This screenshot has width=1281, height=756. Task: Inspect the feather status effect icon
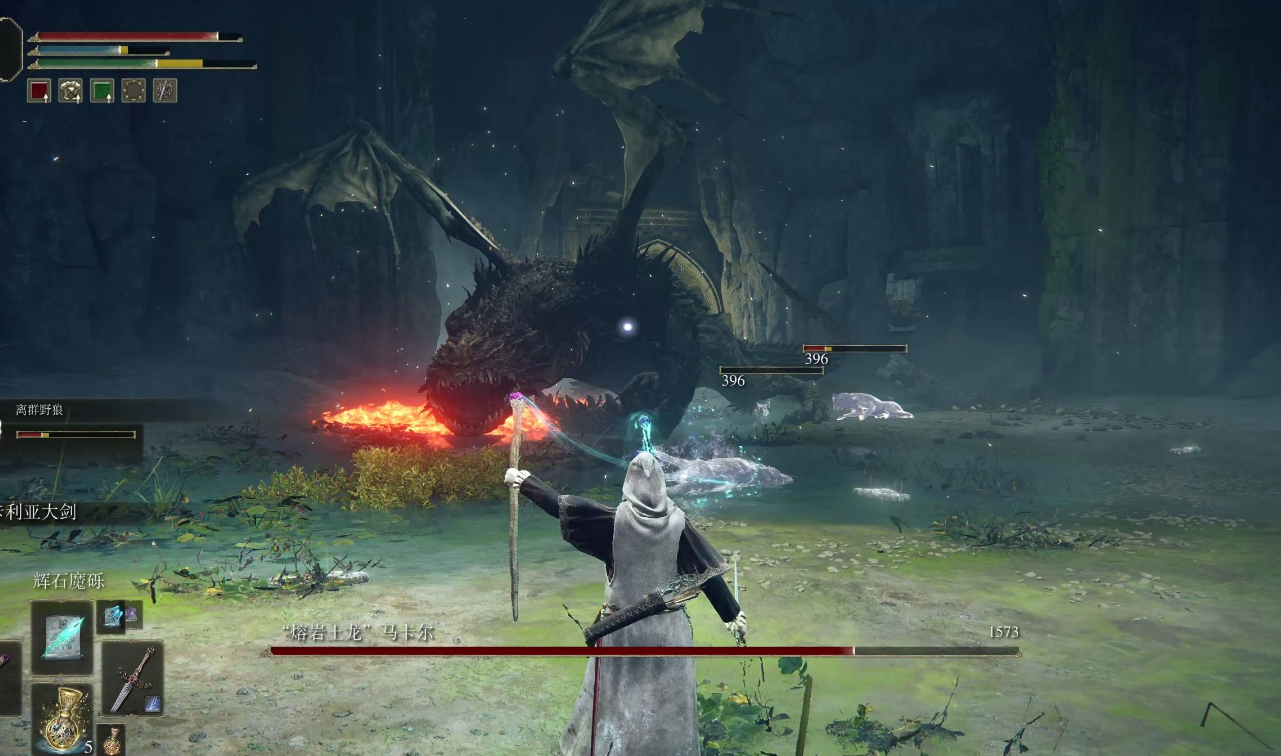[165, 91]
